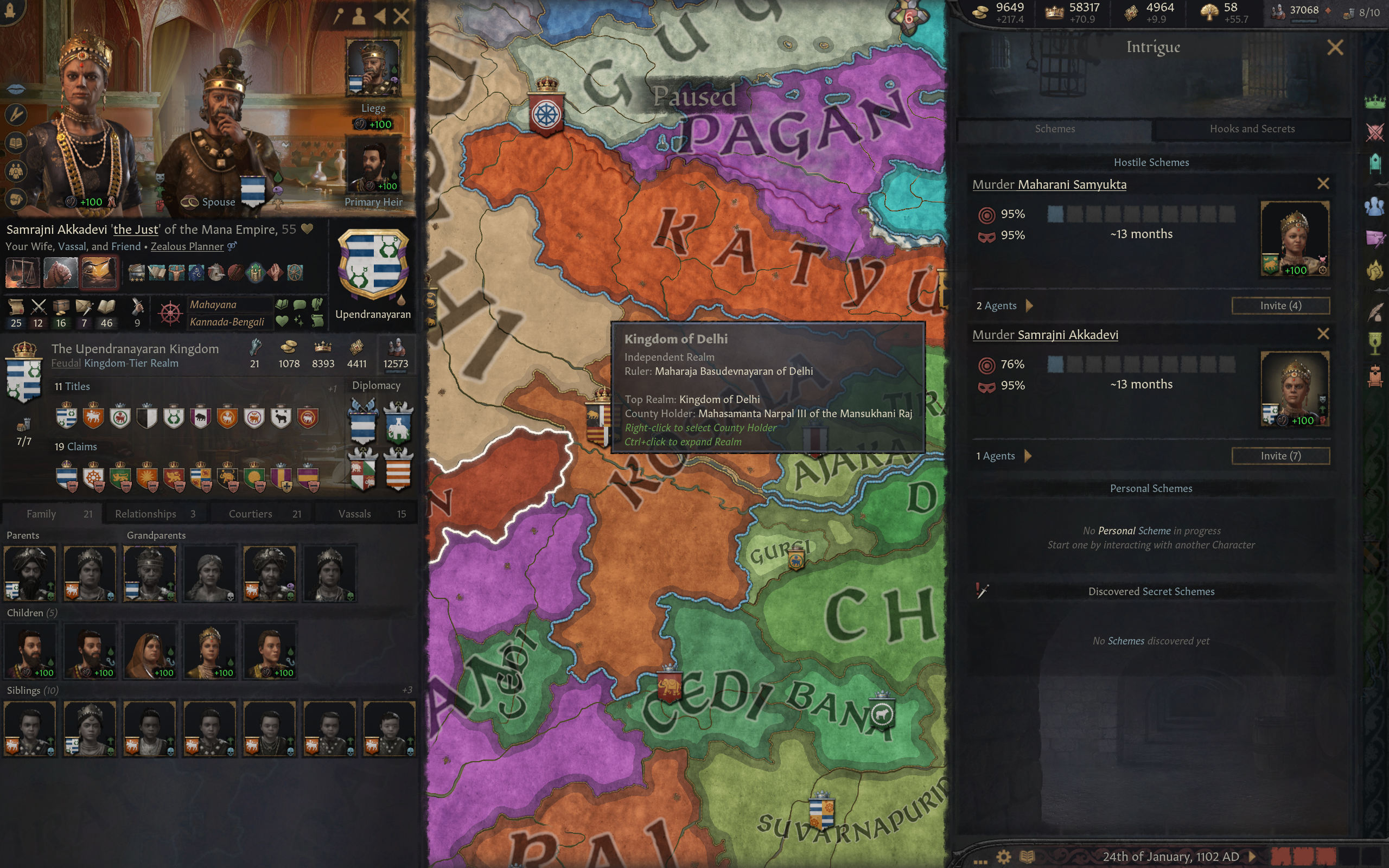Select the Family tab
1389x868 pixels.
click(x=52, y=514)
